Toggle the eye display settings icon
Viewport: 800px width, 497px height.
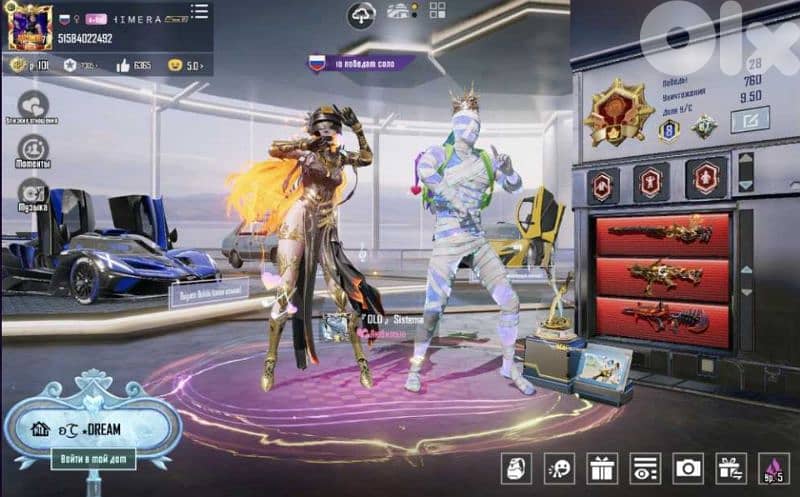[x=645, y=467]
